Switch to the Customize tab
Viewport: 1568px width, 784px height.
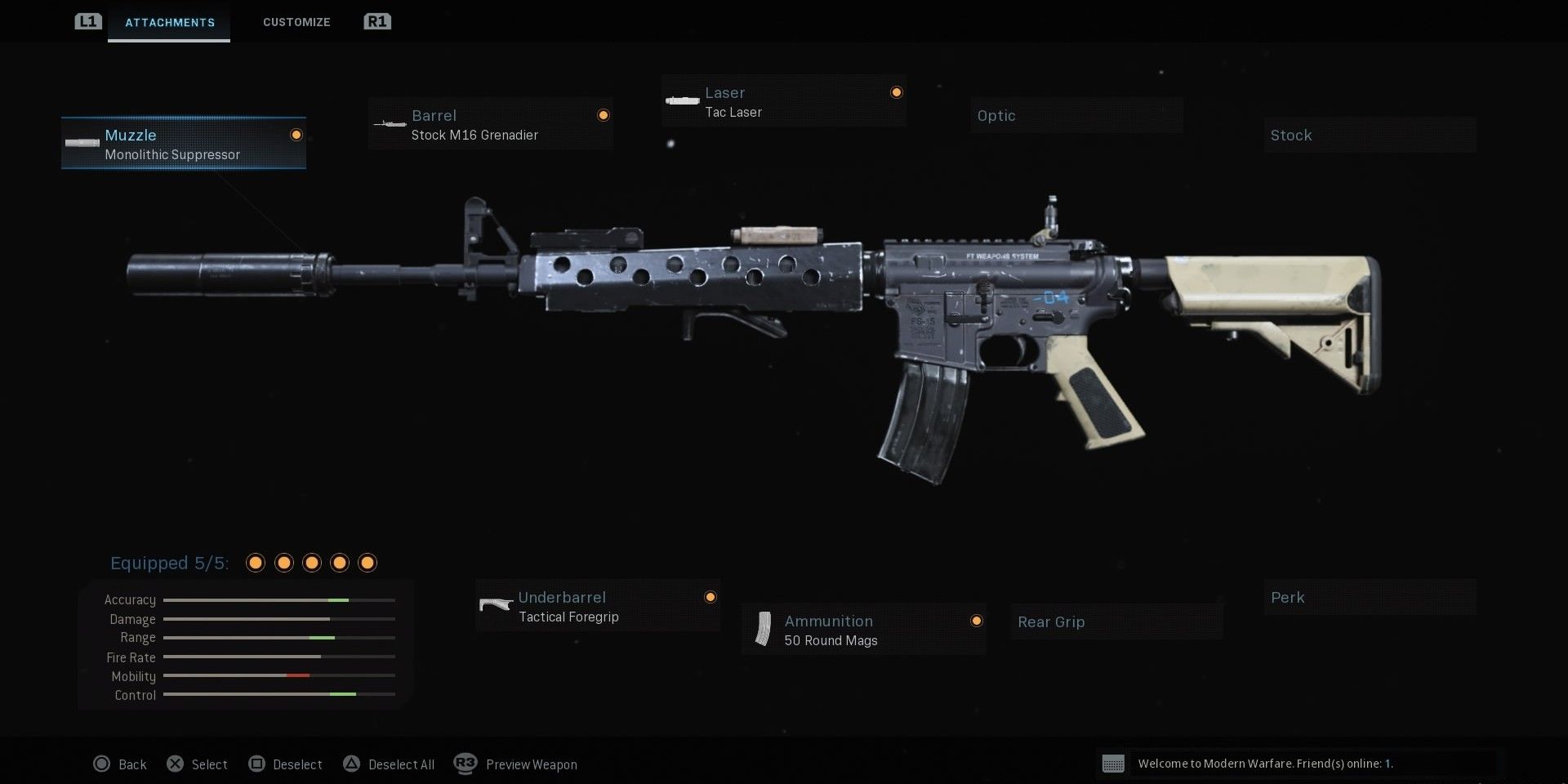tap(296, 22)
